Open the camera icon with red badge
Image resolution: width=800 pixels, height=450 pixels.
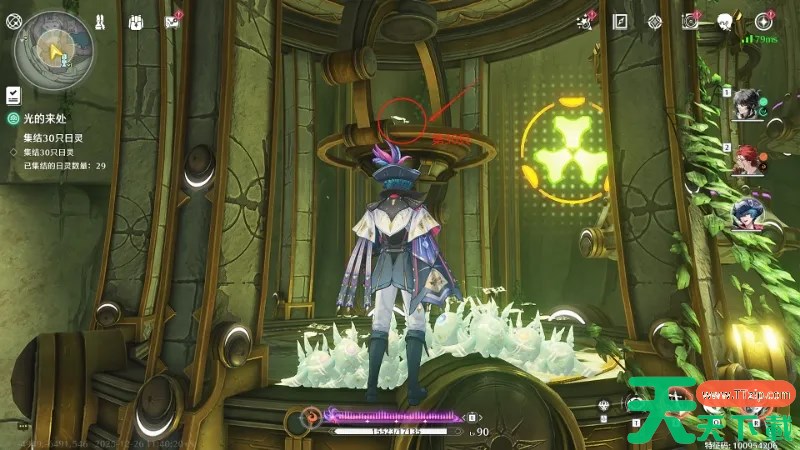(x=690, y=21)
